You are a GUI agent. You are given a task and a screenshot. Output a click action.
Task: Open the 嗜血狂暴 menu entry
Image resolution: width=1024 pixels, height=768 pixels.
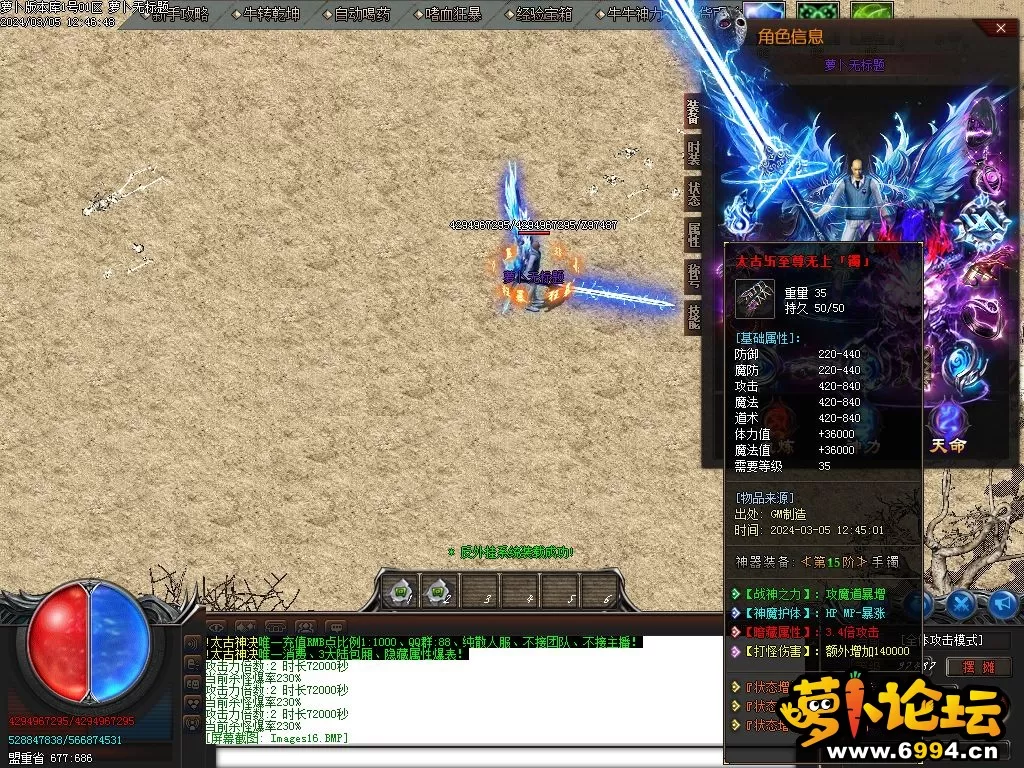[453, 14]
